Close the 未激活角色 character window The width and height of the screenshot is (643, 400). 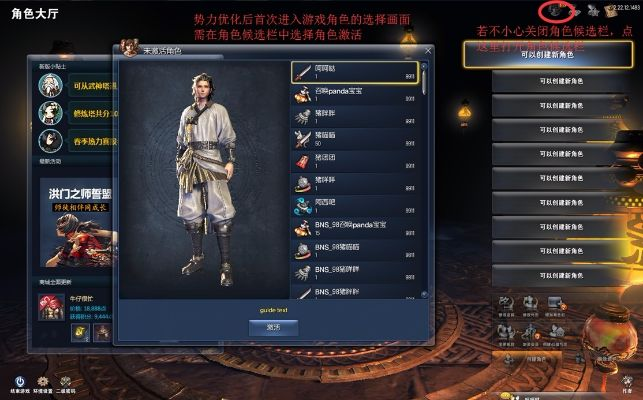point(428,49)
